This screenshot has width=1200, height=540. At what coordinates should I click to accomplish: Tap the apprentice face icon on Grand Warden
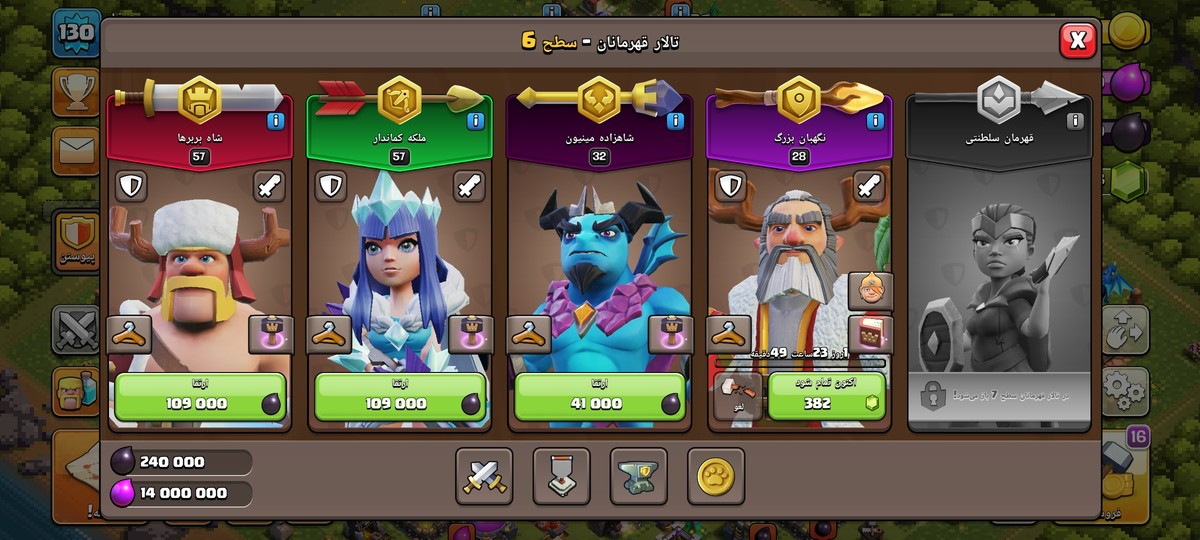pos(869,291)
